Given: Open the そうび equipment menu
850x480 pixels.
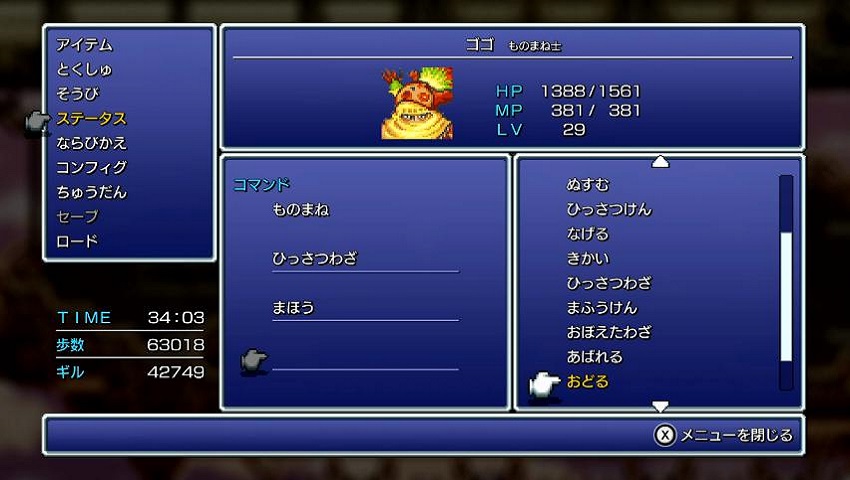Looking at the screenshot, I should pos(78,94).
